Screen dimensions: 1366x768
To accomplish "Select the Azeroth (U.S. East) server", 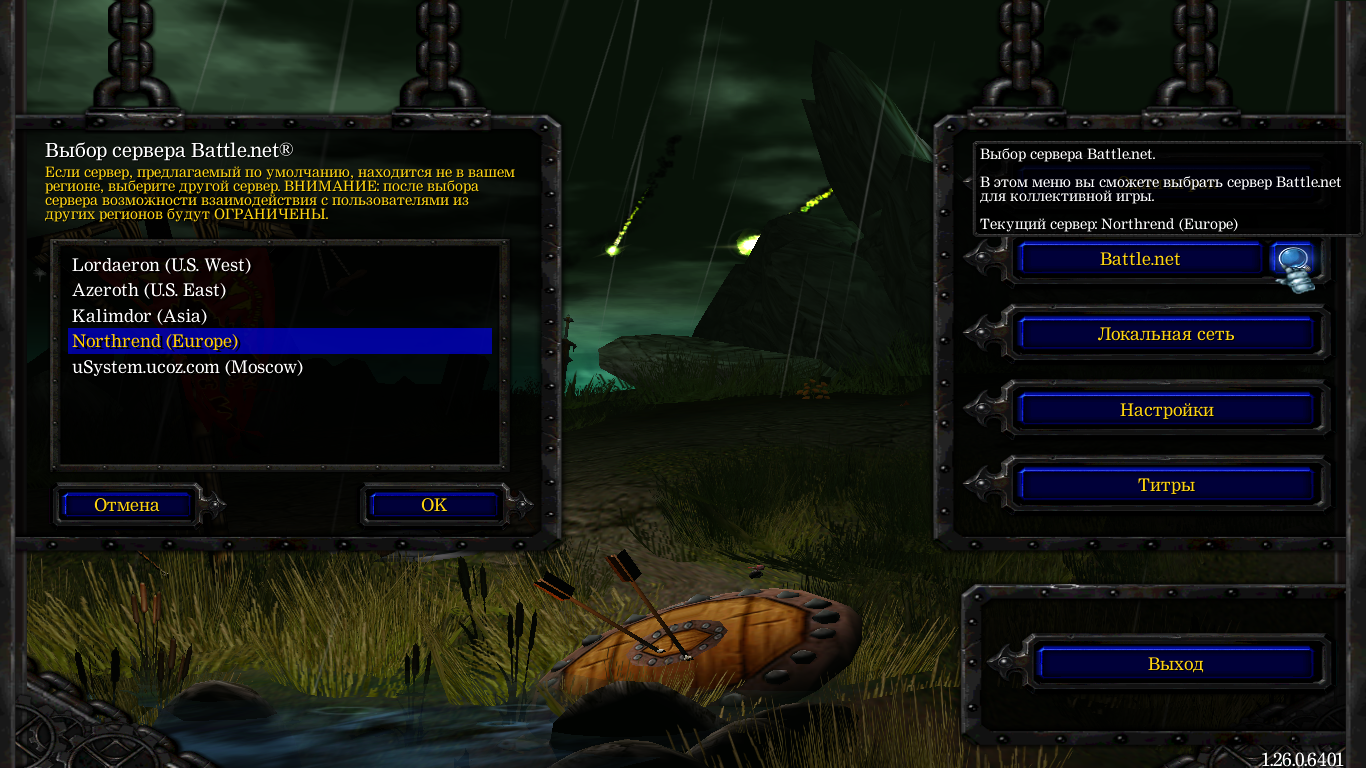I will pos(148,290).
